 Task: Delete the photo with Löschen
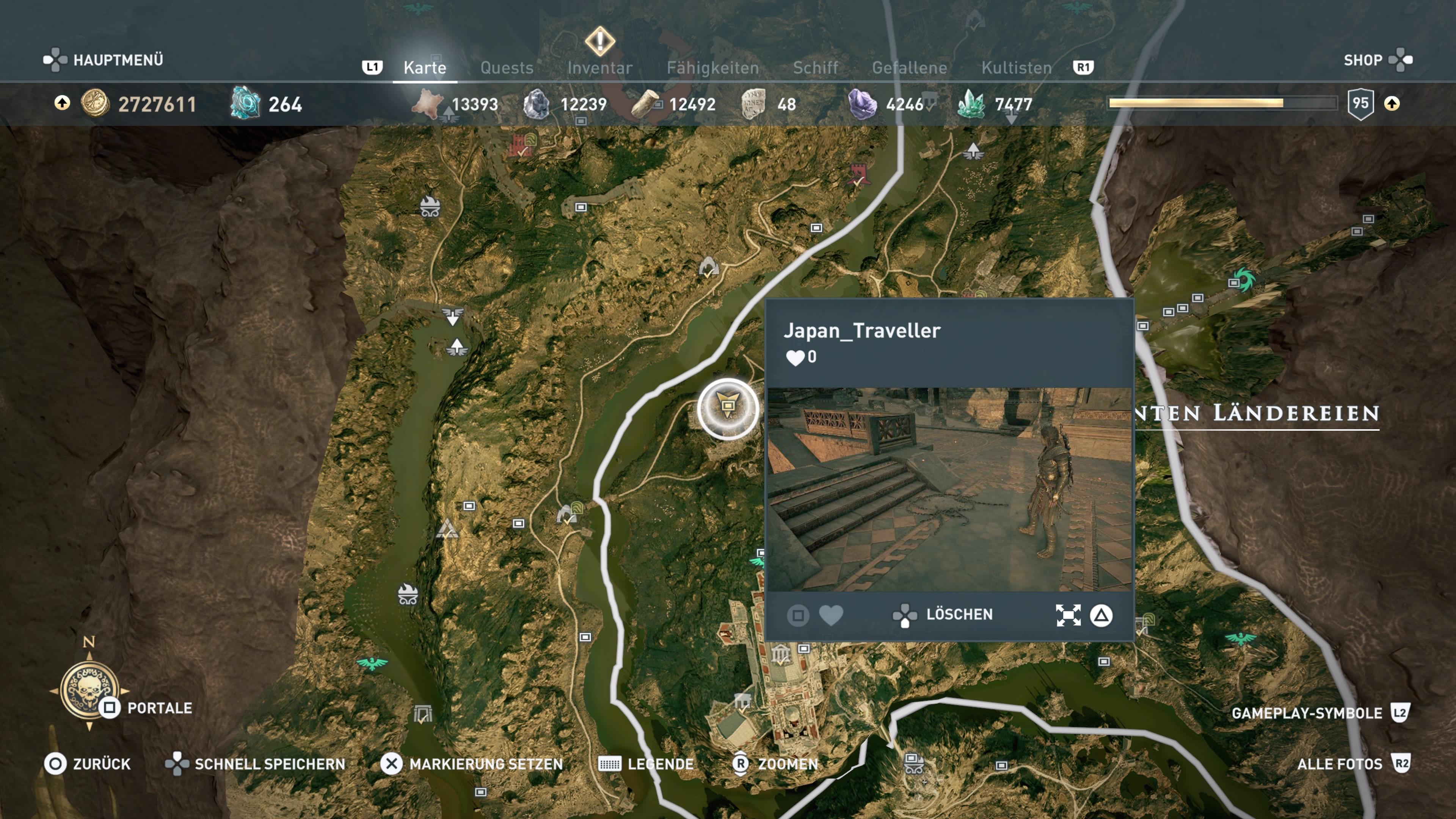[959, 614]
